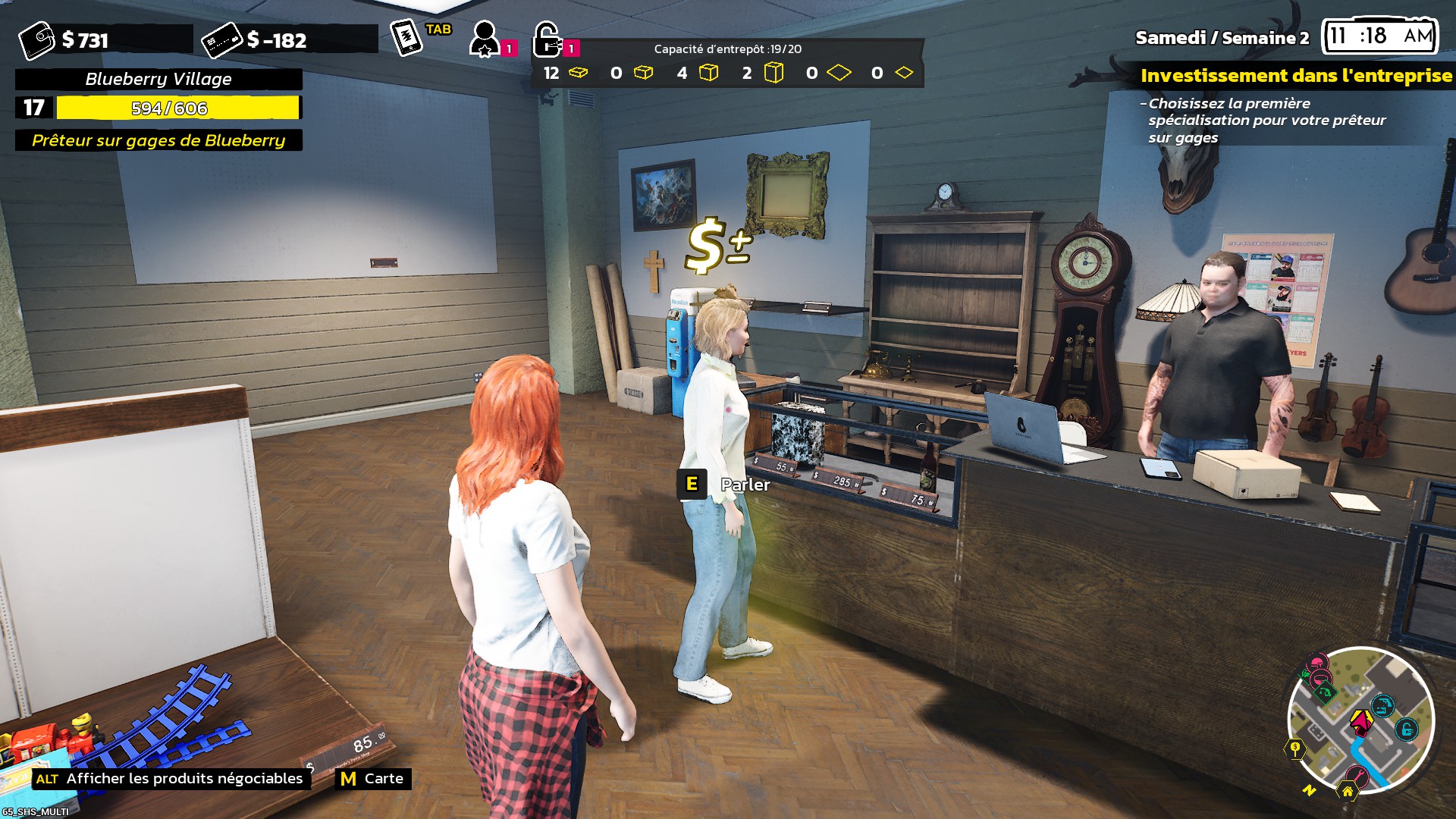The height and width of the screenshot is (819, 1456).
Task: Select the credit card balance icon
Action: (x=221, y=40)
